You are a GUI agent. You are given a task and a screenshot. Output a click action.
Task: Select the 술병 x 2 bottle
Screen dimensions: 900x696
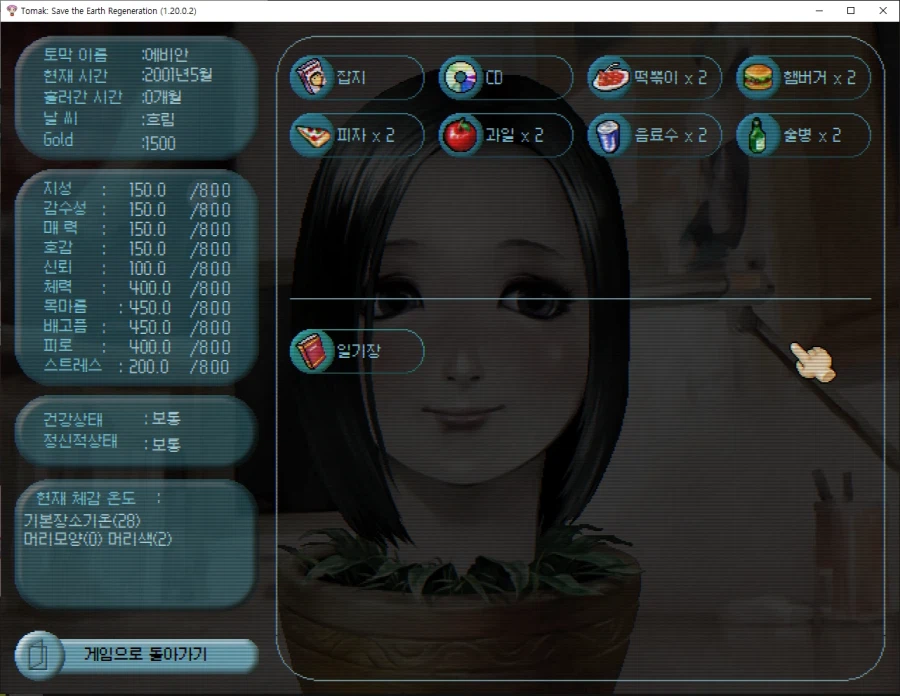coord(803,135)
